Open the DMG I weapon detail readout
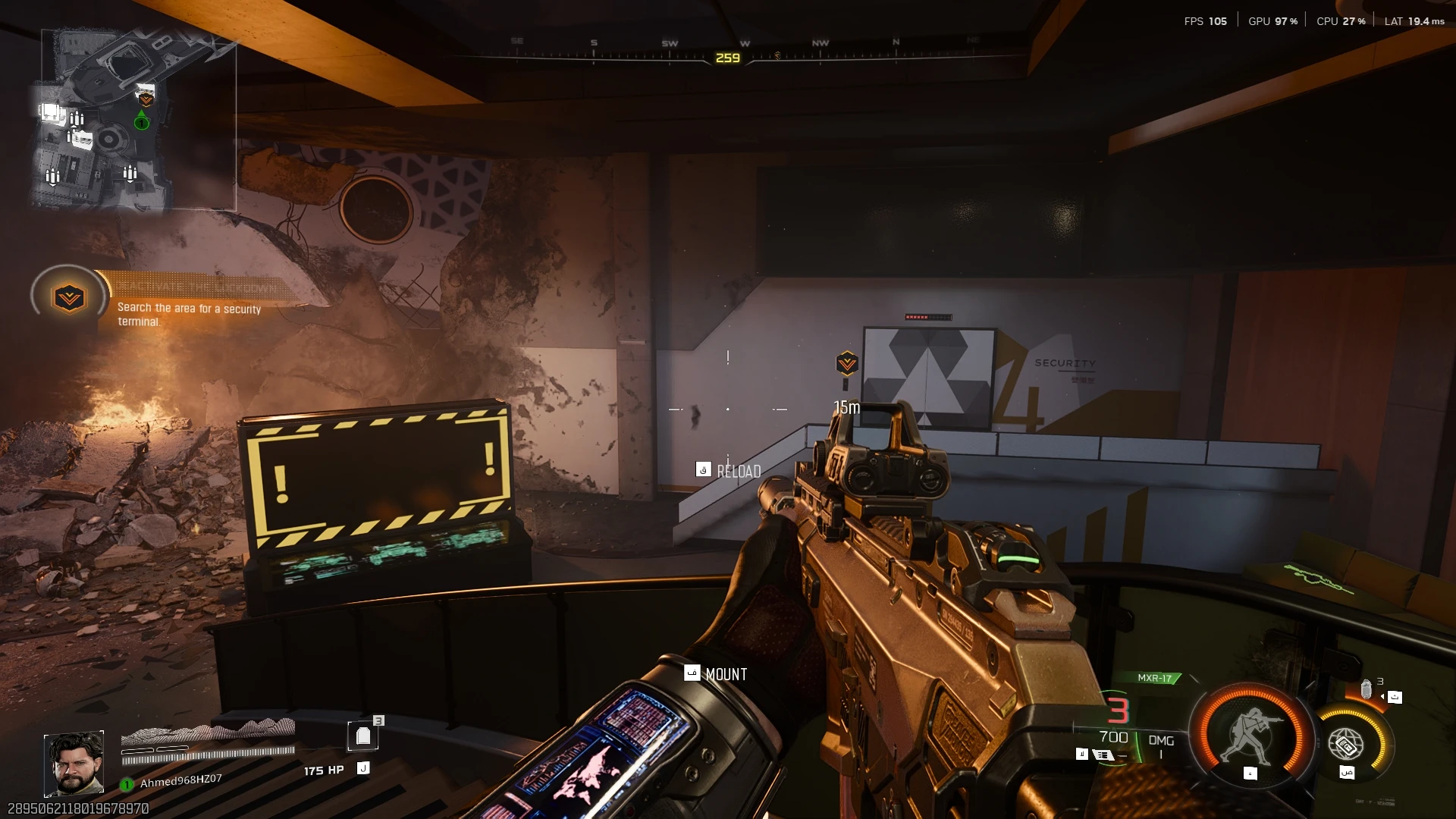Screen dimensions: 1456x819 (1159, 744)
